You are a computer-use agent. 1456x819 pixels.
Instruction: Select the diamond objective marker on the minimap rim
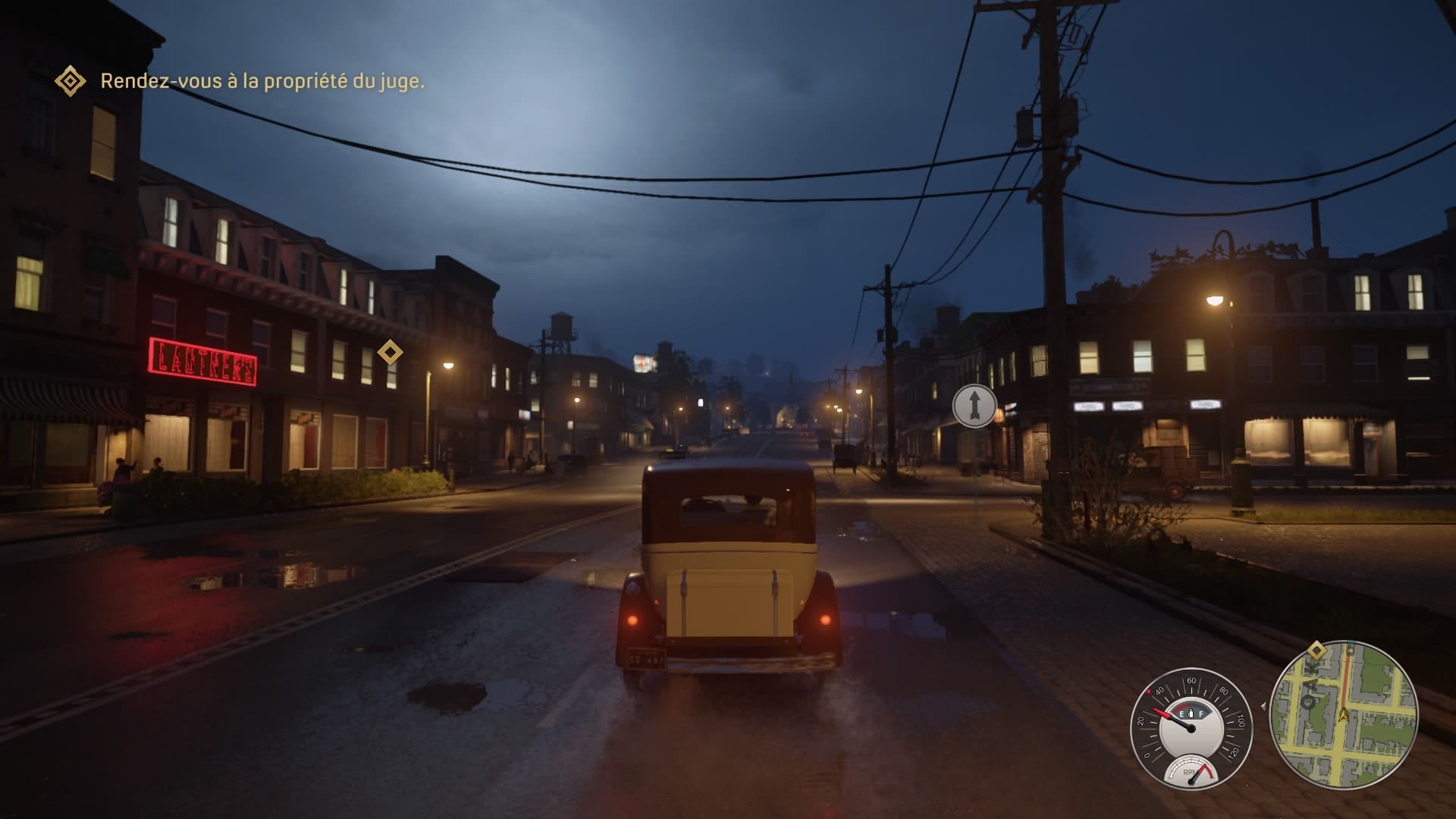pyautogui.click(x=1316, y=650)
